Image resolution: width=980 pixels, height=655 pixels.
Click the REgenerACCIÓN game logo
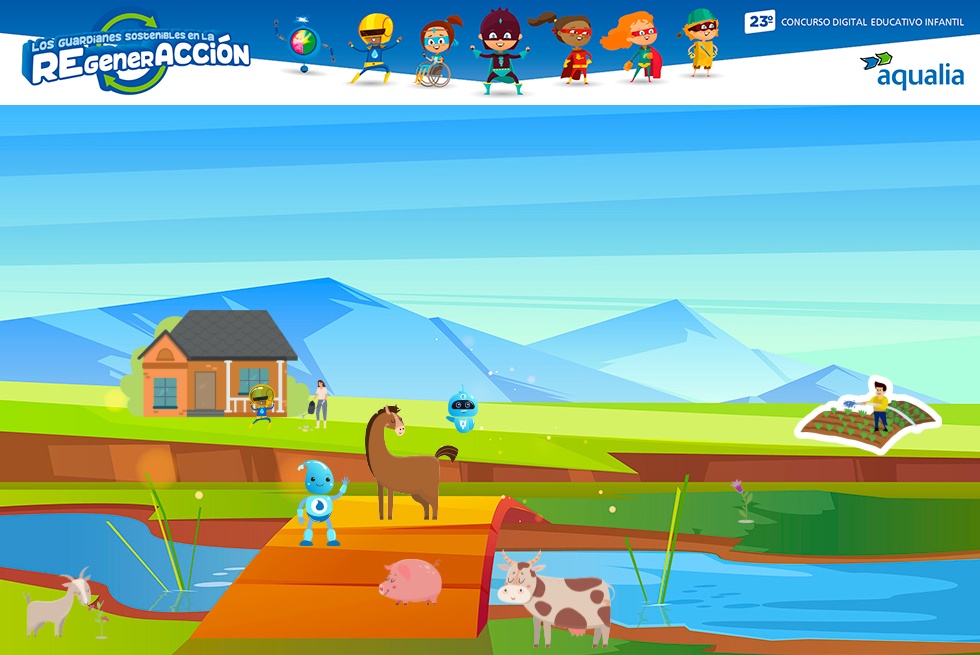(x=137, y=55)
